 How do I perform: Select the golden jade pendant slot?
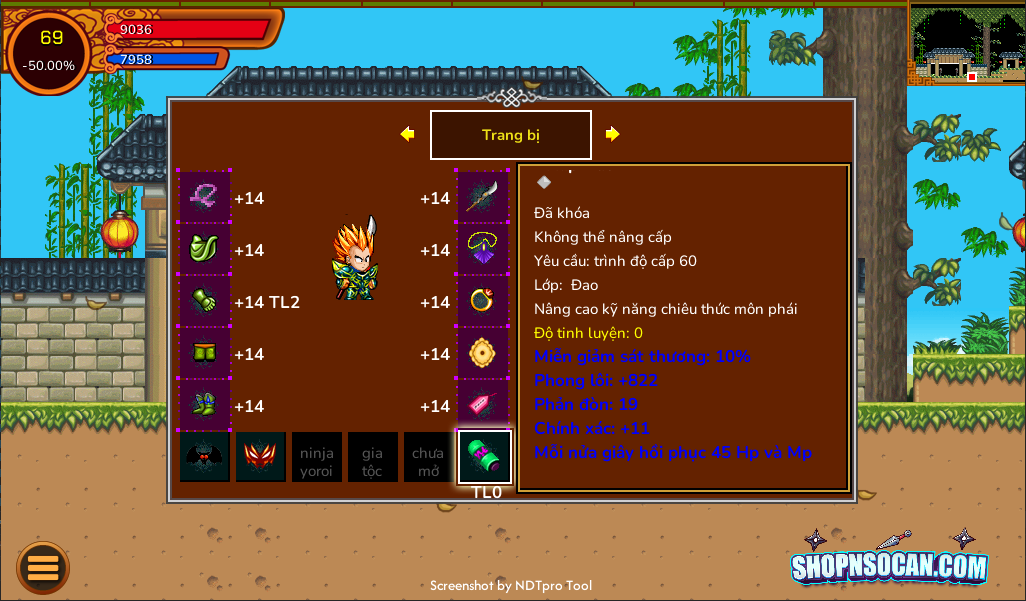(x=483, y=354)
